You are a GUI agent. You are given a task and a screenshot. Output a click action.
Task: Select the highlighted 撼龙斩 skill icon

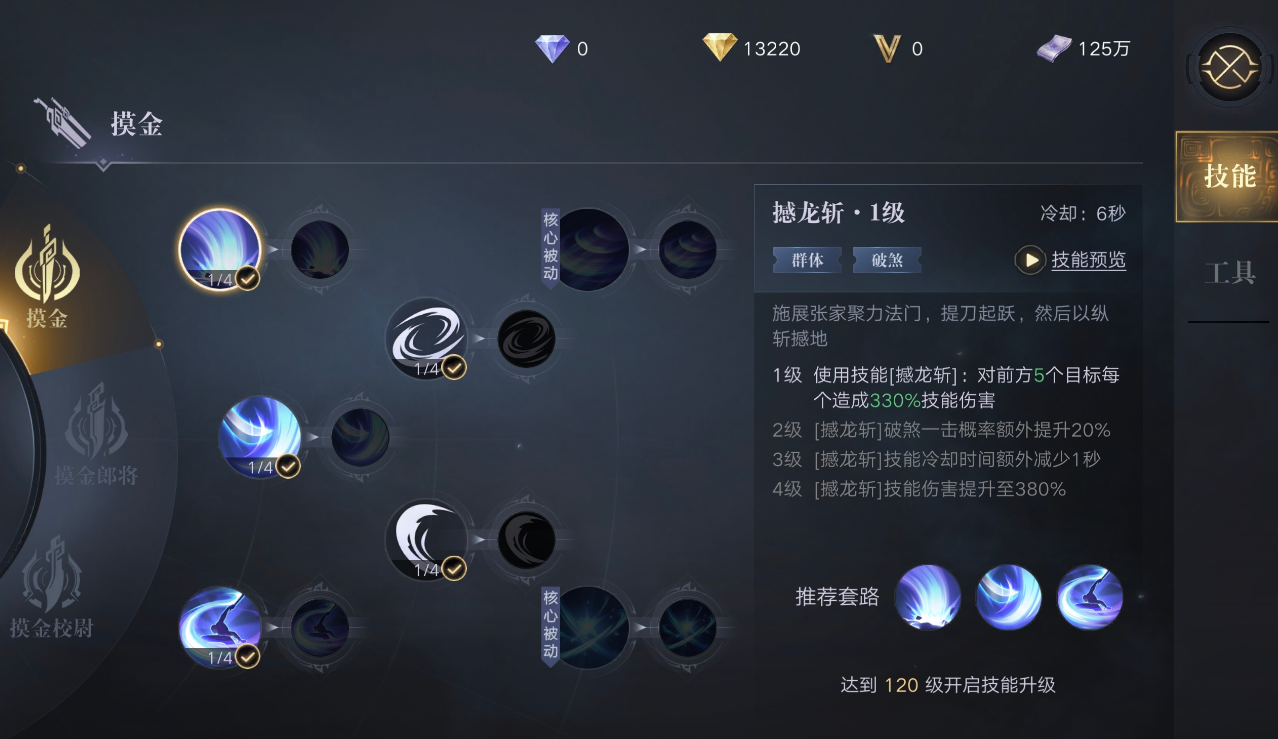pyautogui.click(x=220, y=249)
